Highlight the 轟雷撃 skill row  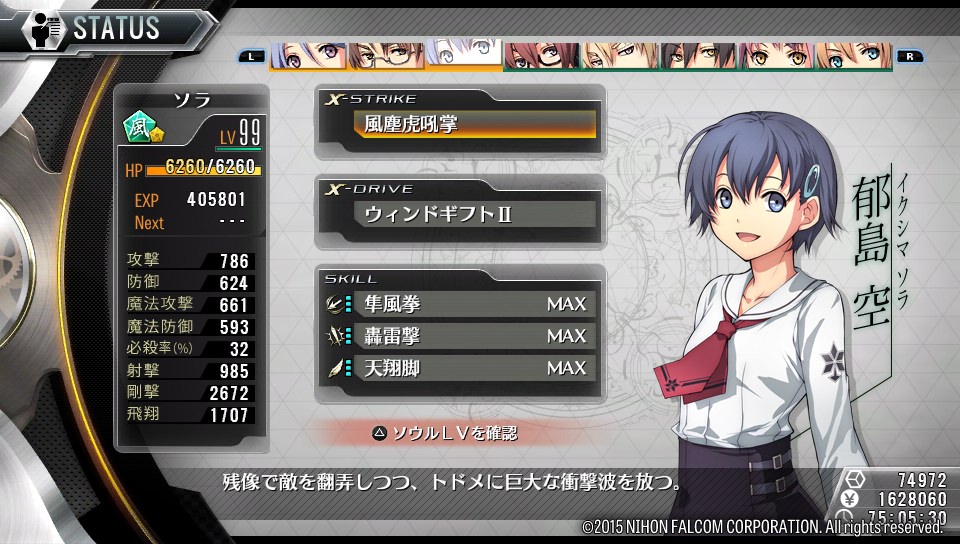pos(469,336)
